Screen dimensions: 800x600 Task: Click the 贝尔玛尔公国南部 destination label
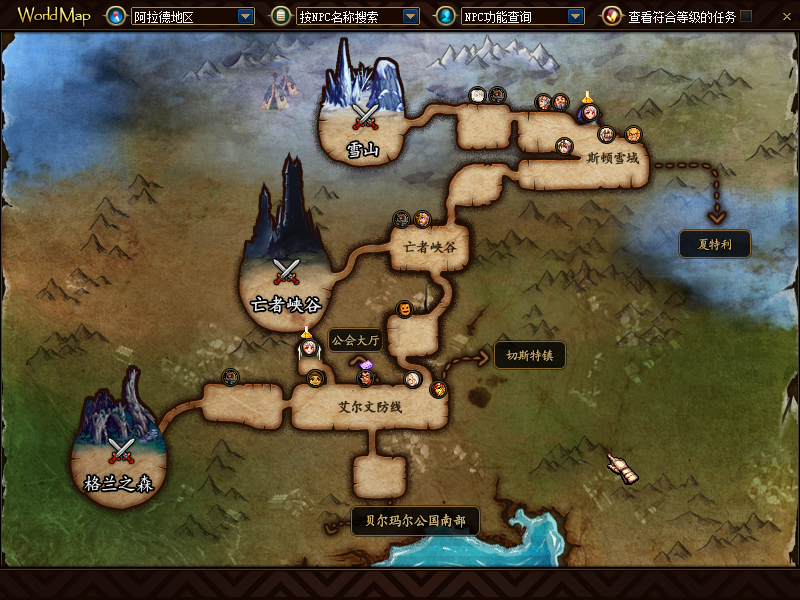[x=415, y=521]
